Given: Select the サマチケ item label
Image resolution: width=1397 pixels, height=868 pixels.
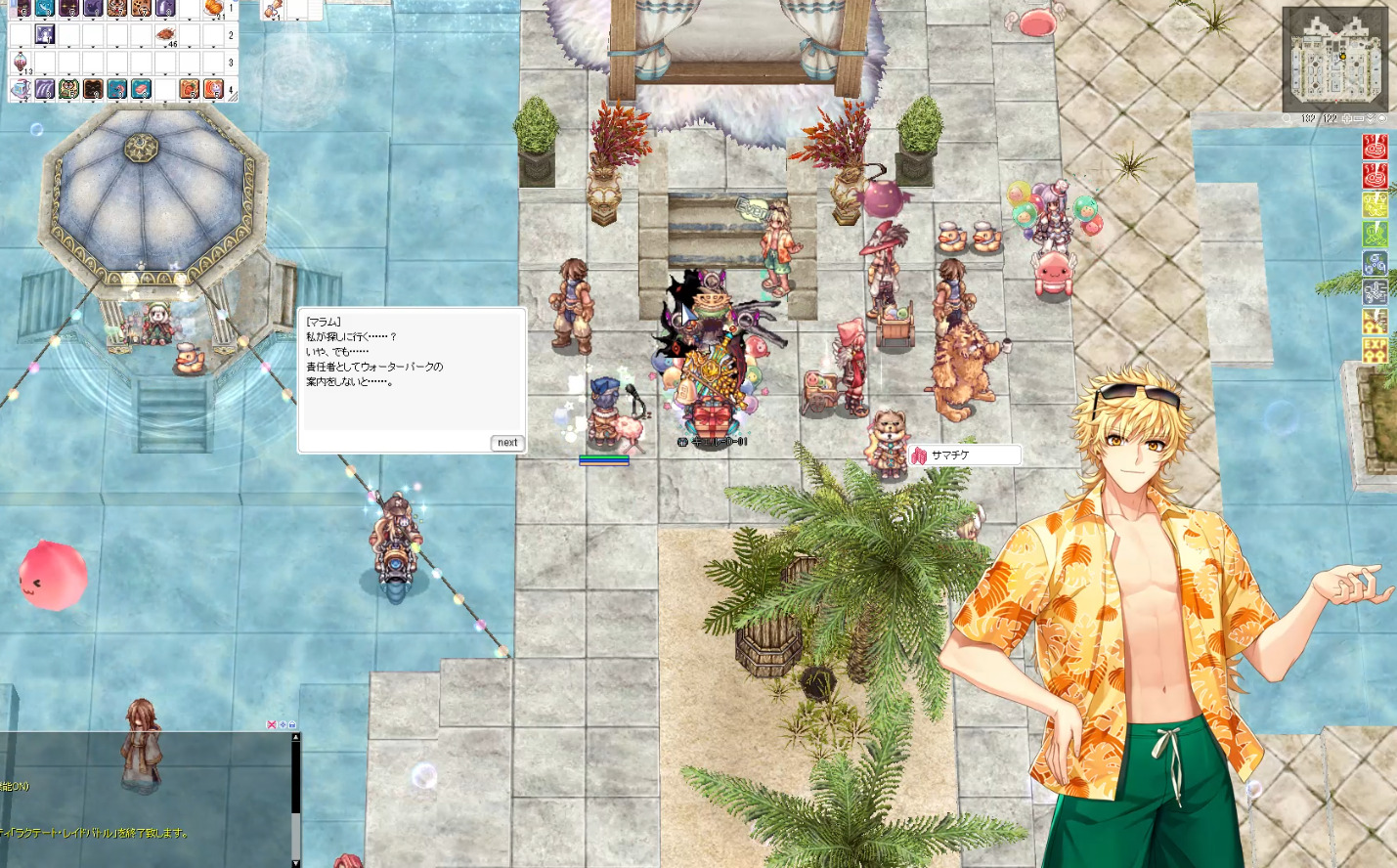Looking at the screenshot, I should click(965, 456).
